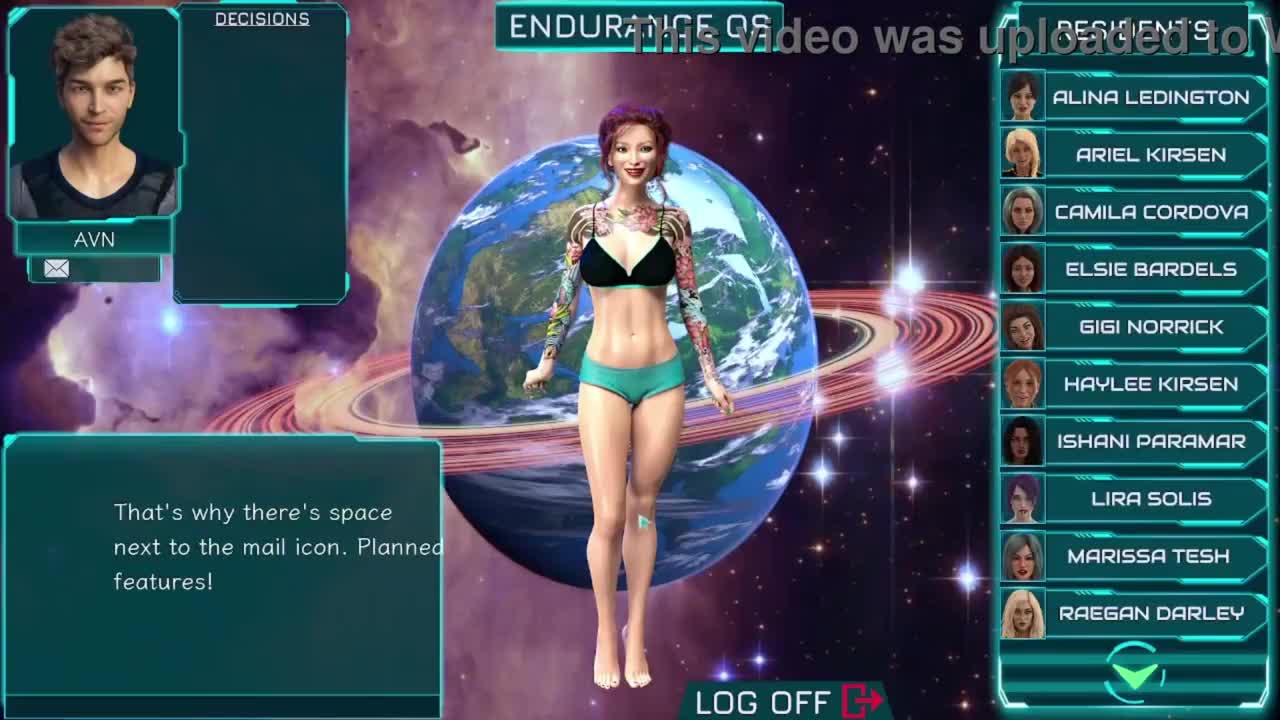Select Gigi Norrick from the list
Viewport: 1280px width, 720px height.
point(1150,327)
